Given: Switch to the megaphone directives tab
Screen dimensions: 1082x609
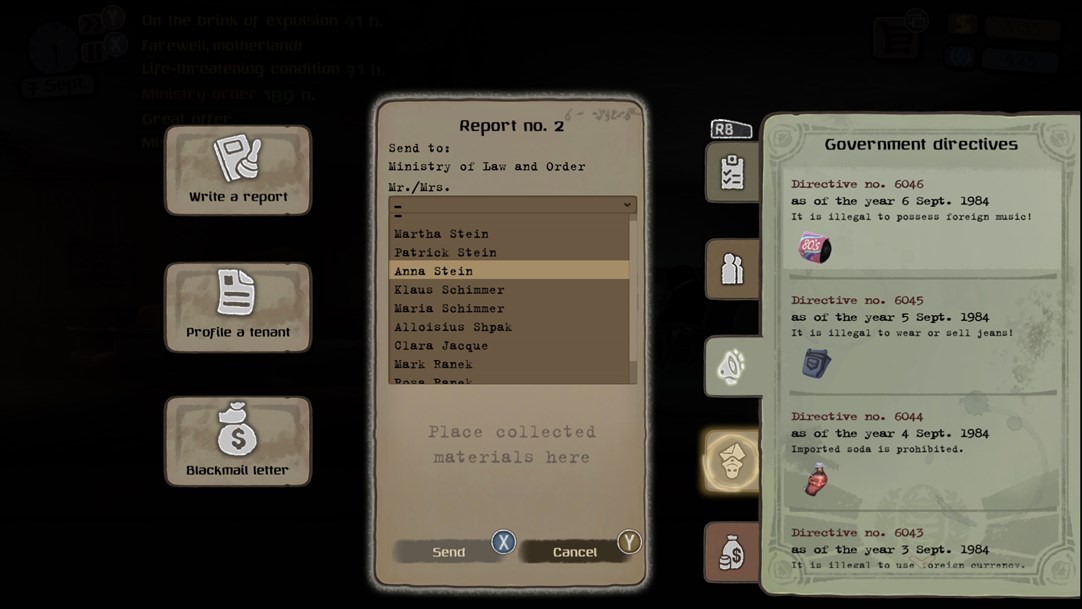Looking at the screenshot, I should [732, 366].
